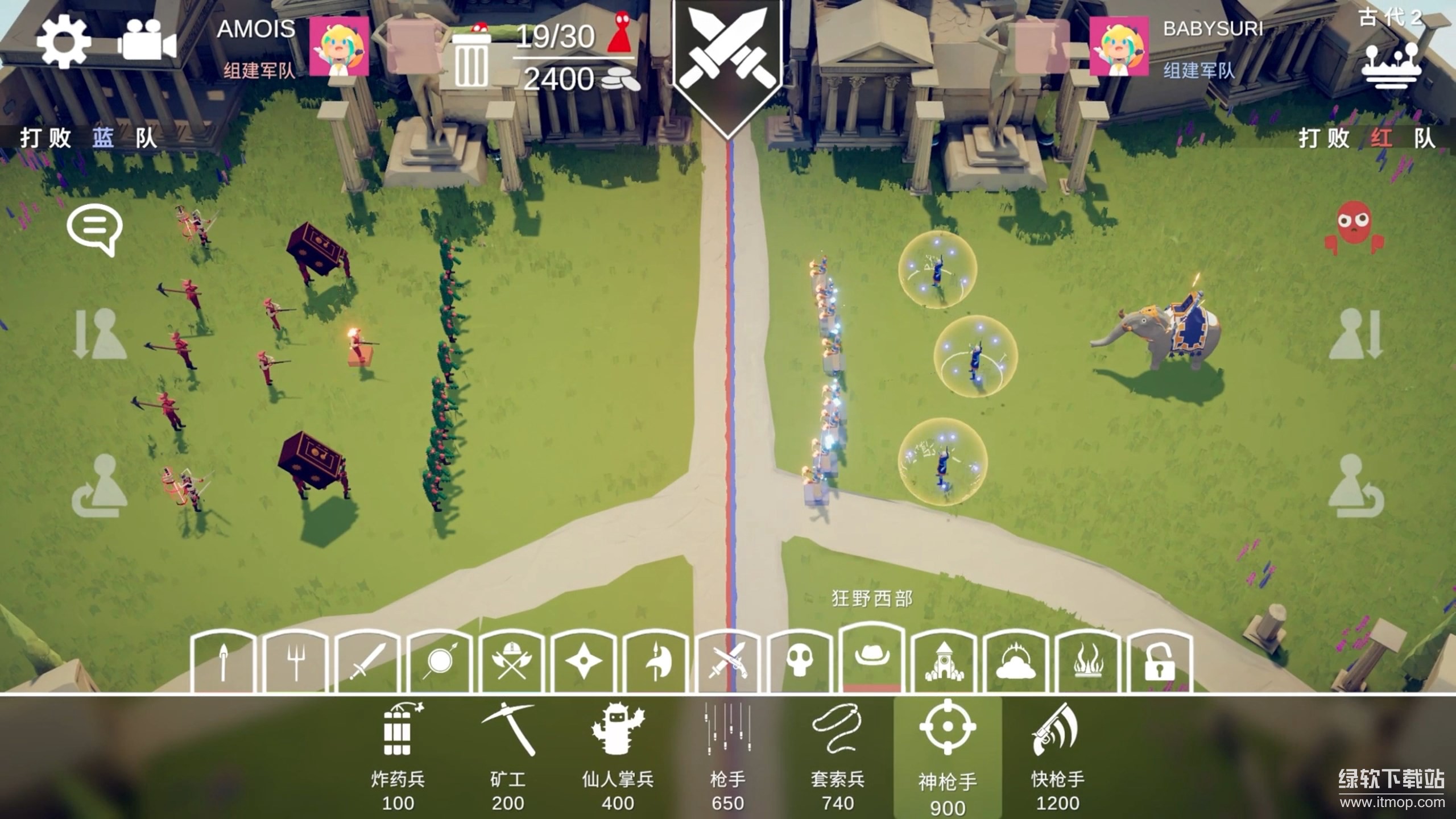Select the padlock locked faction tab
Viewport: 1456px width, 819px height.
click(x=1159, y=661)
